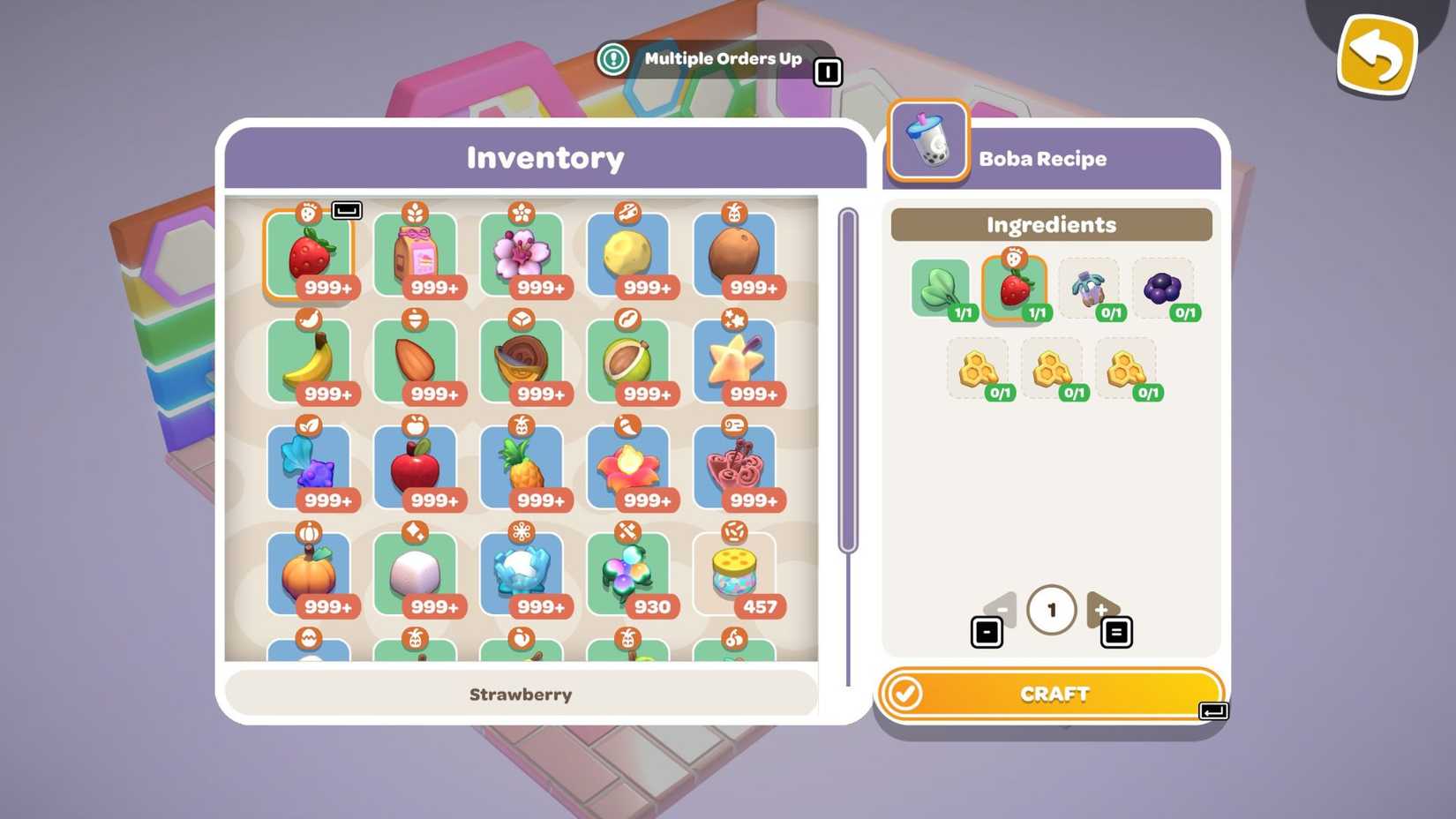The width and height of the screenshot is (1456, 819).
Task: Choose the white mochi item
Action: coord(416,572)
